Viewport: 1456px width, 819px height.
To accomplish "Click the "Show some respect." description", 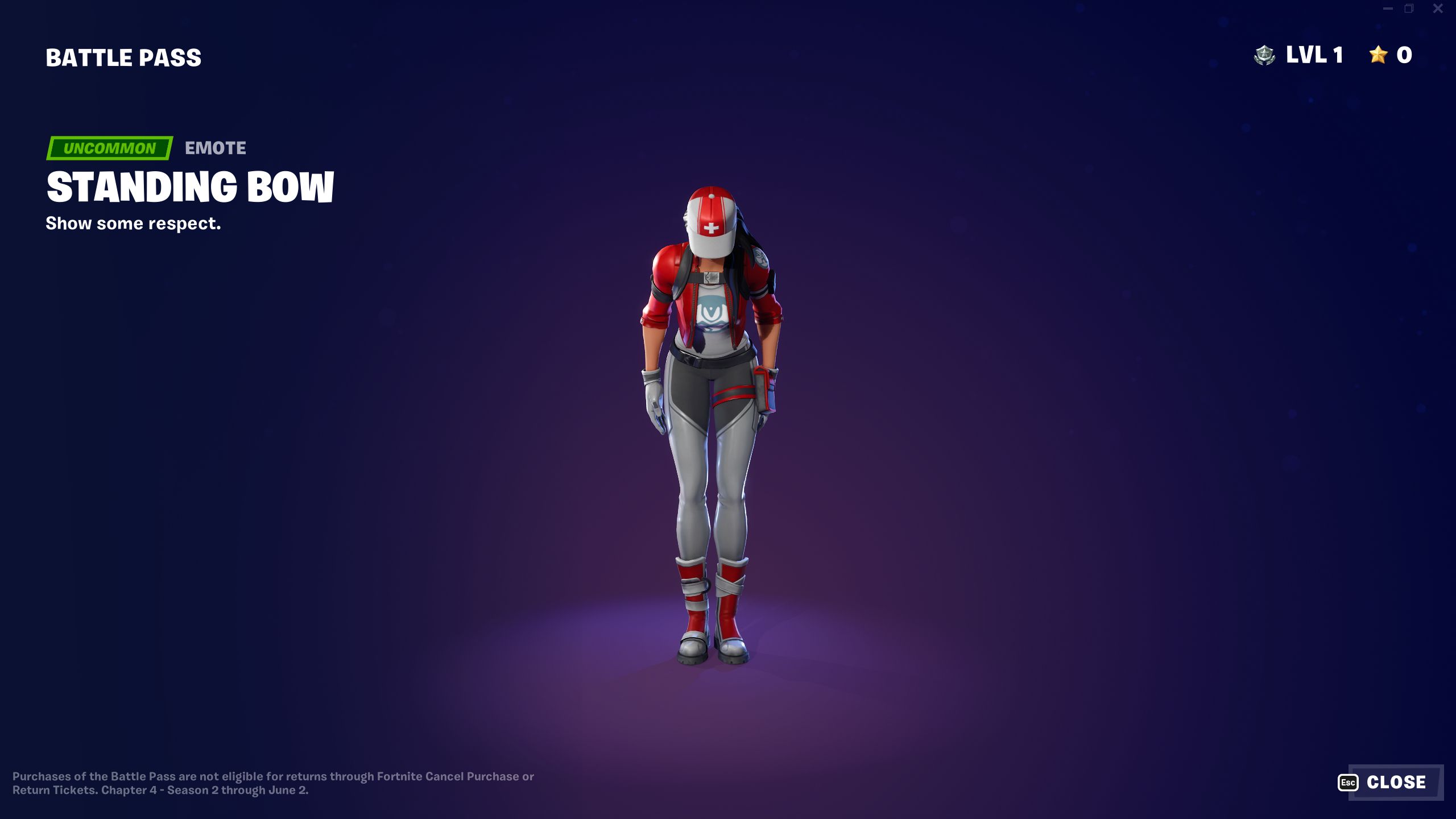I will coord(134,224).
